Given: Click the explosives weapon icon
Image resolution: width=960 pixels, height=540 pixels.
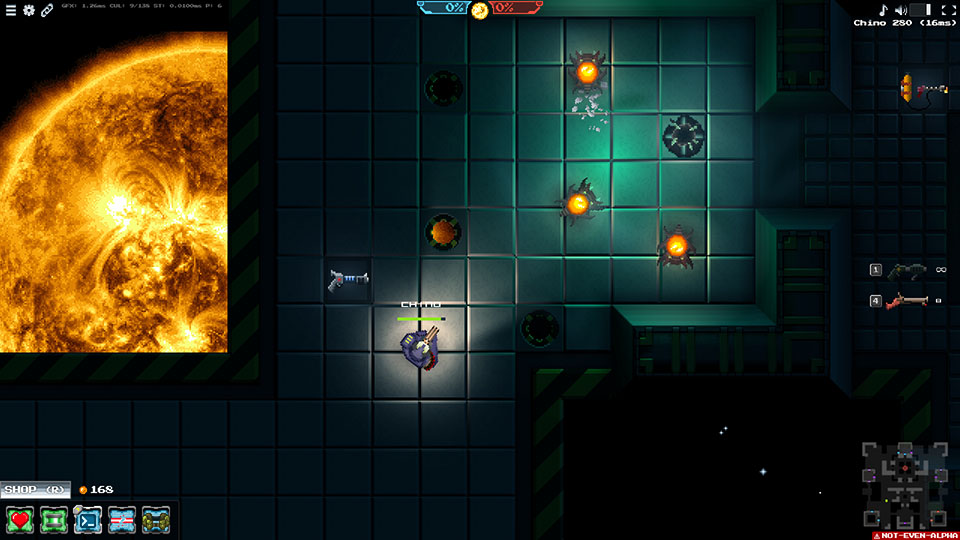Looking at the screenshot, I should click(x=920, y=88).
